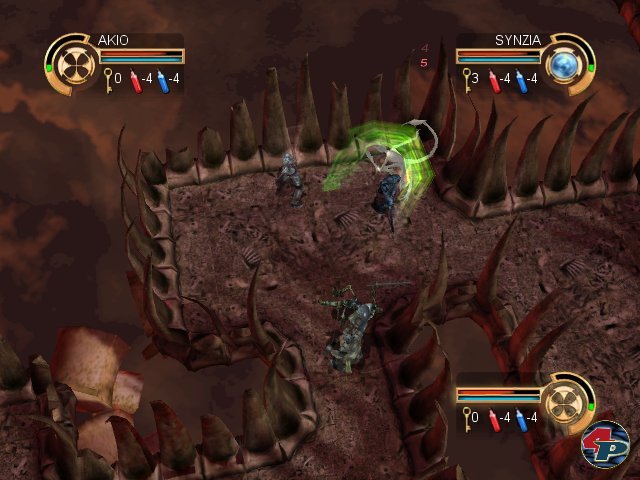Click the unnamed third player's key icon
The height and width of the screenshot is (480, 640).
click(x=466, y=415)
